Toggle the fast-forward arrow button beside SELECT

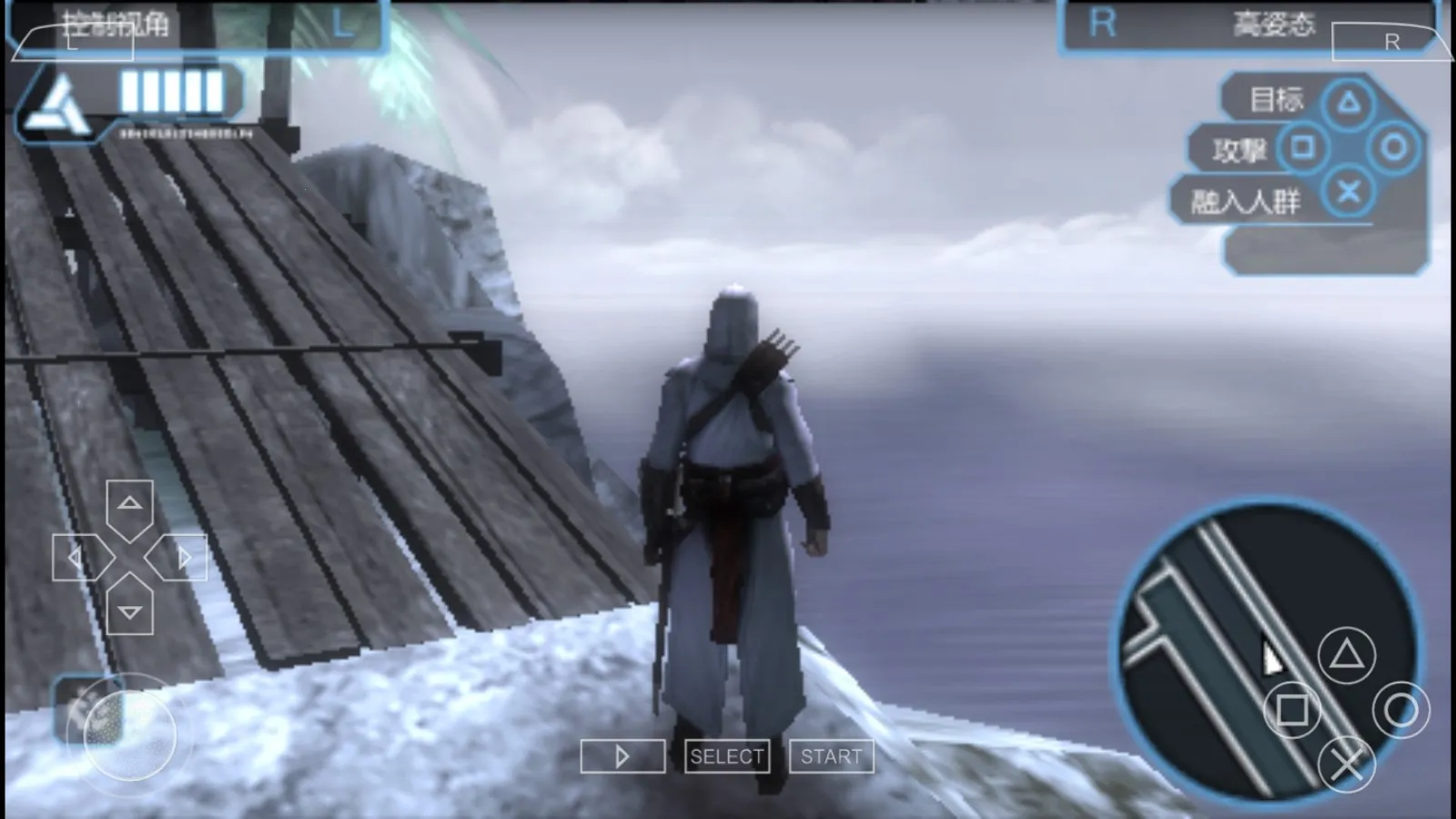[622, 756]
